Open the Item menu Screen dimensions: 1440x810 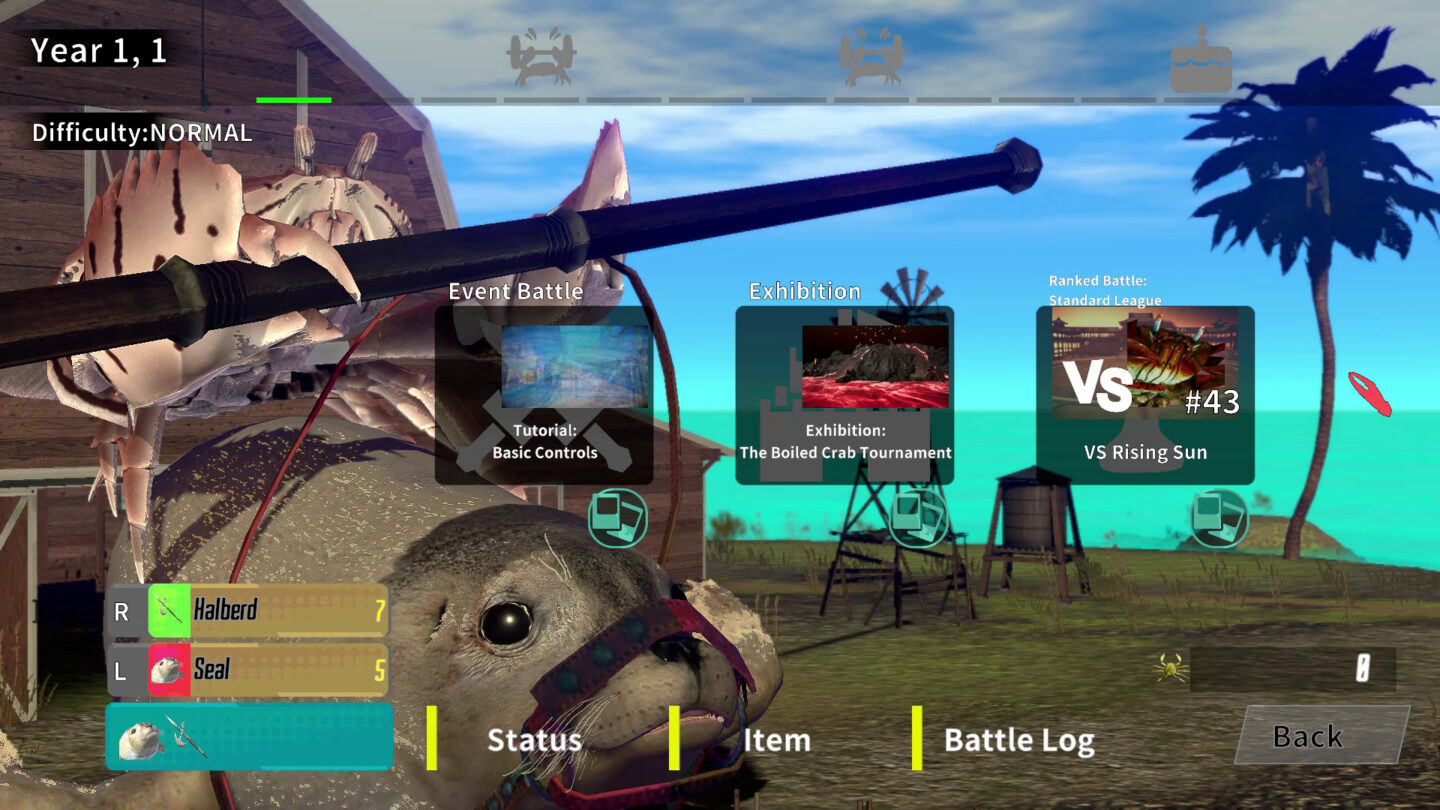(x=777, y=740)
